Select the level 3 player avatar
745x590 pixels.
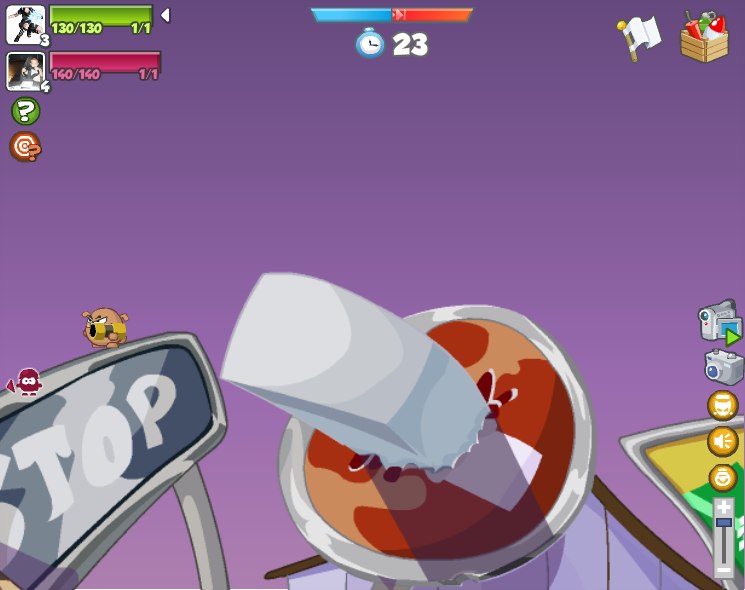(x=25, y=25)
